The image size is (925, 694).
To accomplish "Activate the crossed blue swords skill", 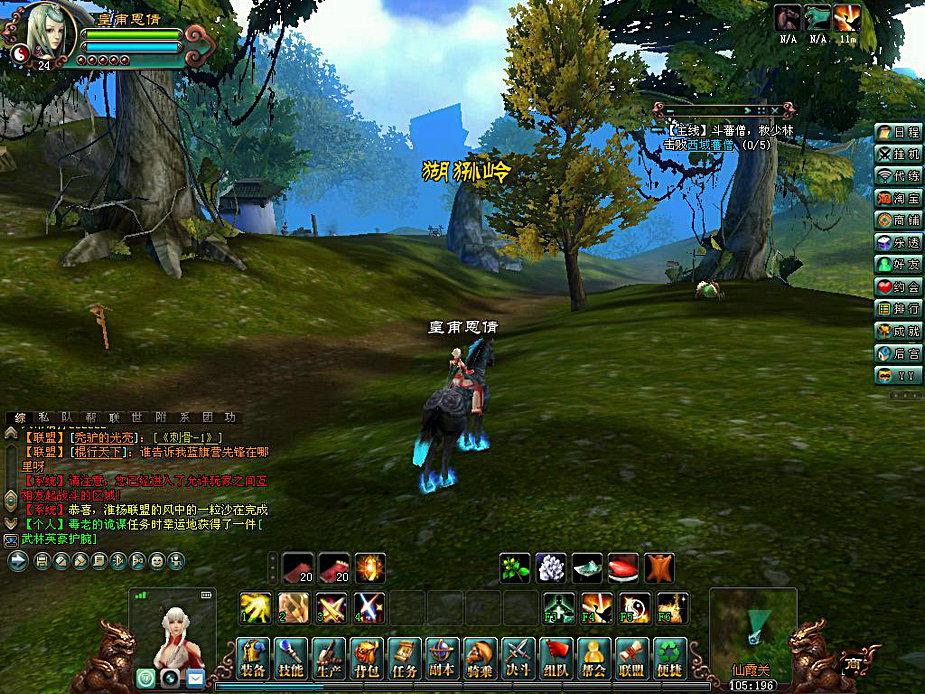I will (369, 606).
